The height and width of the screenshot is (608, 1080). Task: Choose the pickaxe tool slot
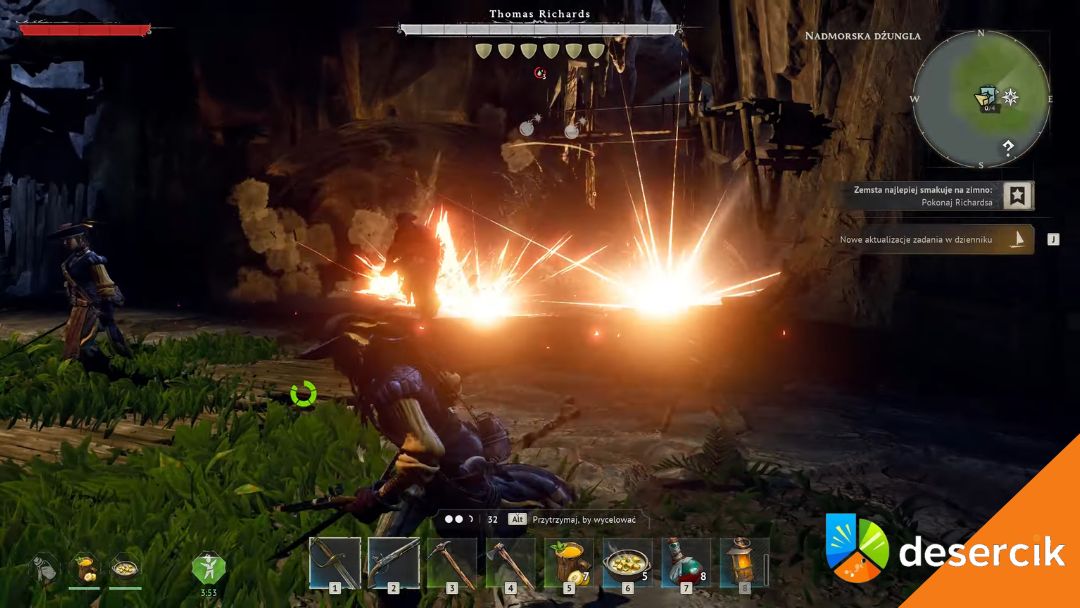452,562
